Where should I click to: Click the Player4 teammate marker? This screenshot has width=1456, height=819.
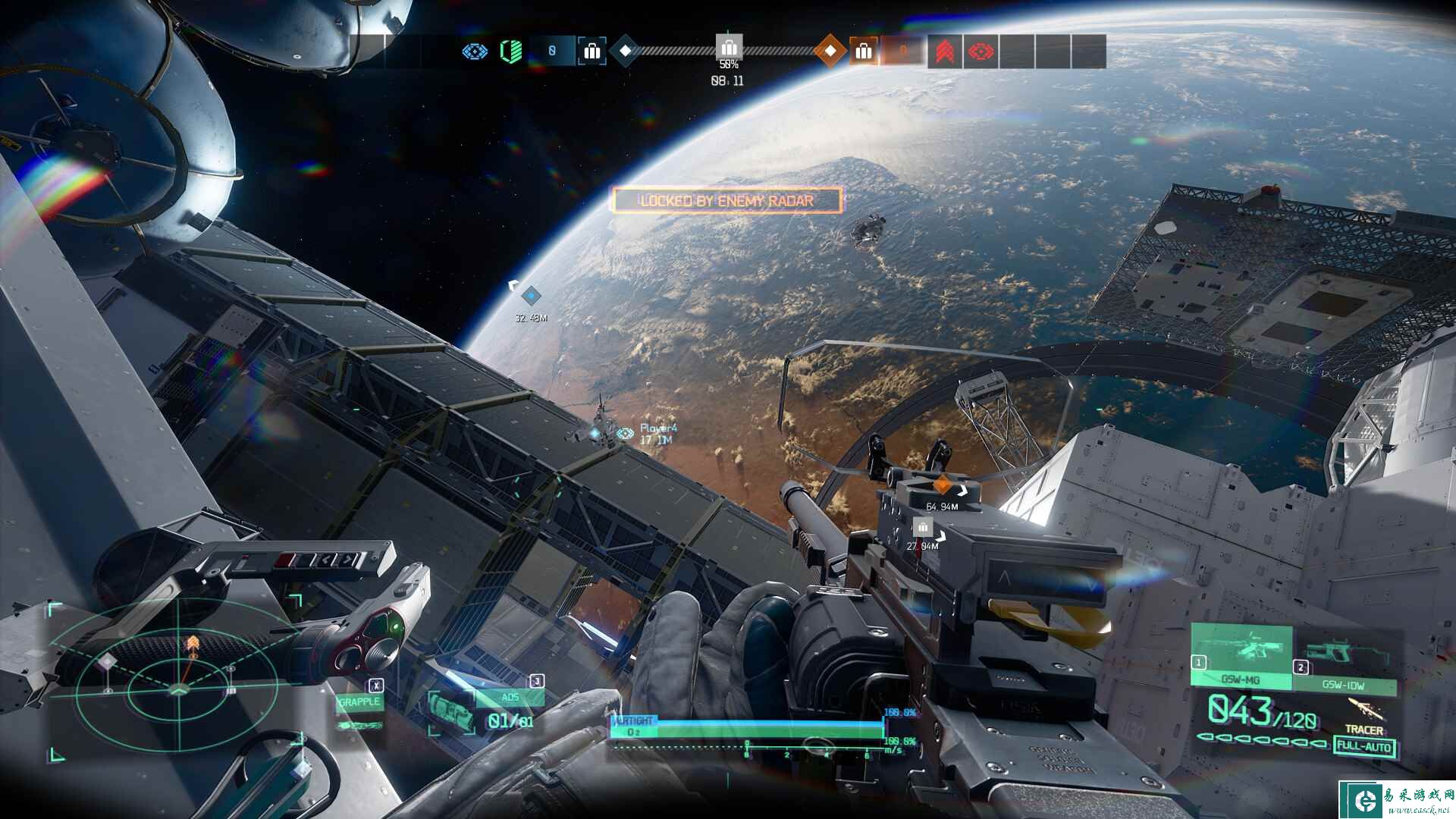(626, 433)
